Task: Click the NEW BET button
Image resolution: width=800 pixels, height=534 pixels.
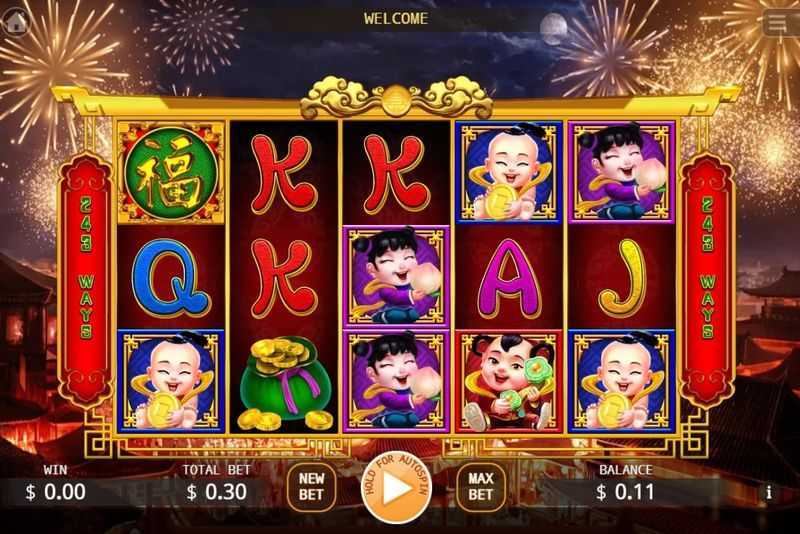Action: 313,487
